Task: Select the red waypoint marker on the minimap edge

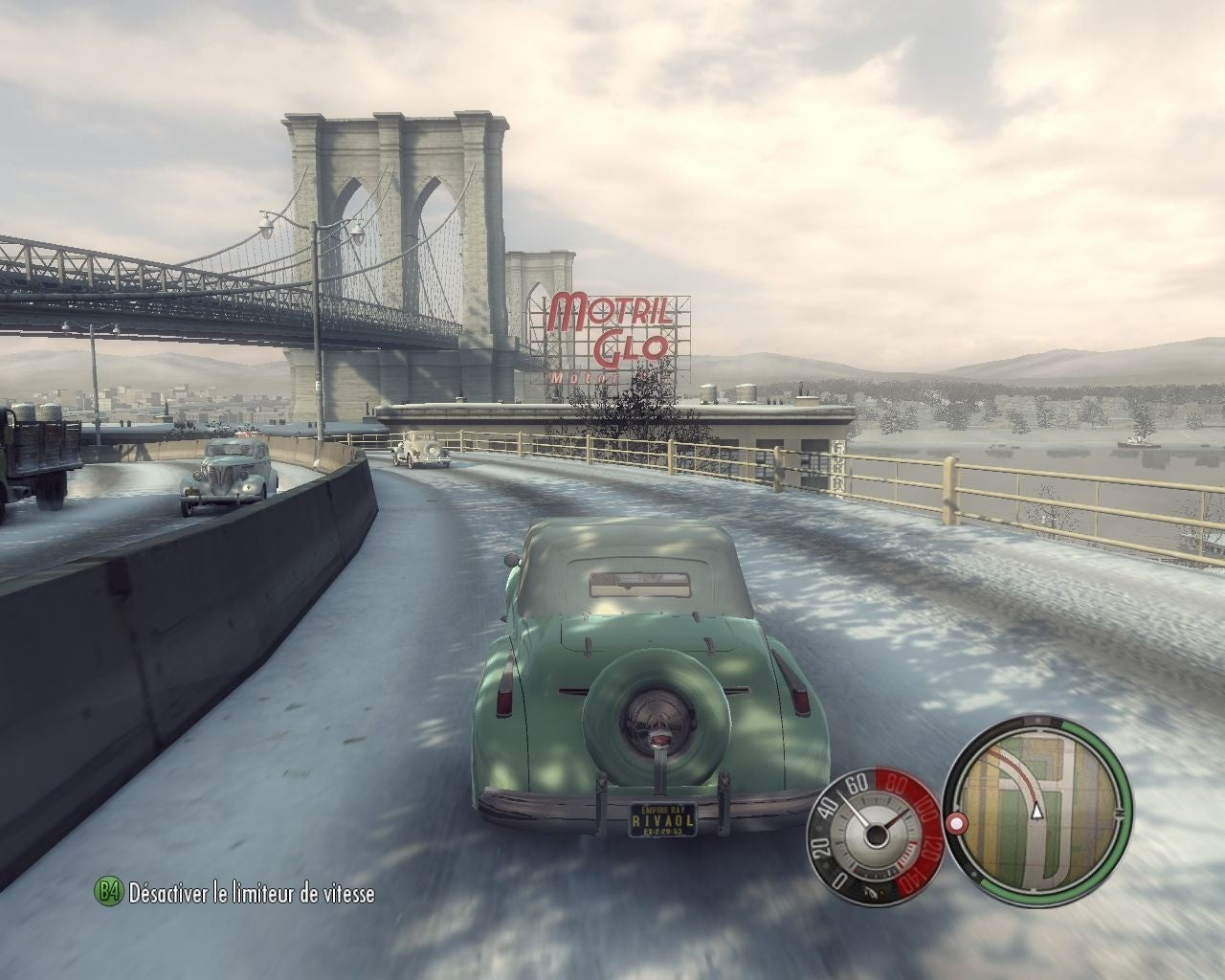Action: [956, 823]
